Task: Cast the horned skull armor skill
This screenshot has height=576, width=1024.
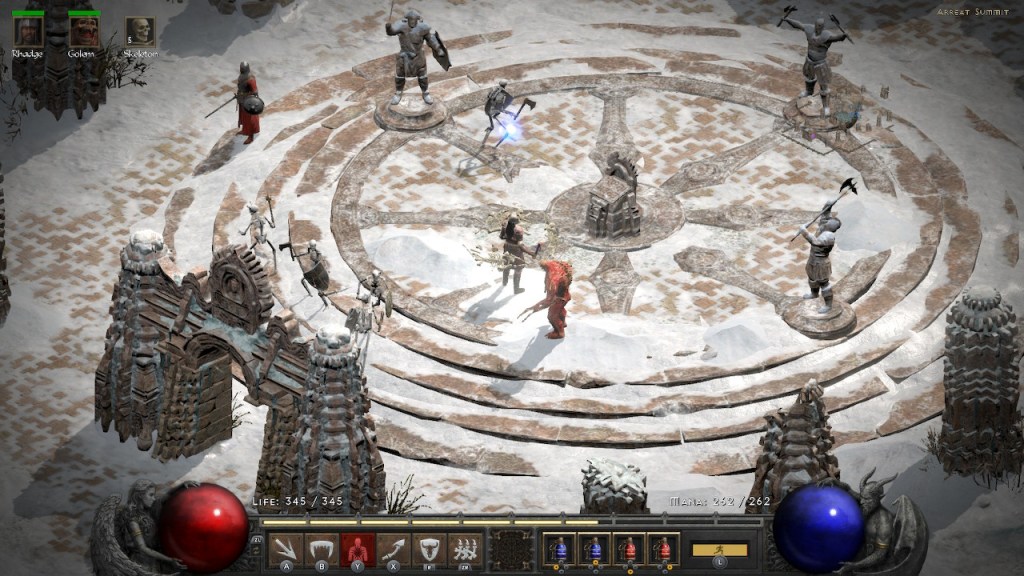Action: point(429,549)
